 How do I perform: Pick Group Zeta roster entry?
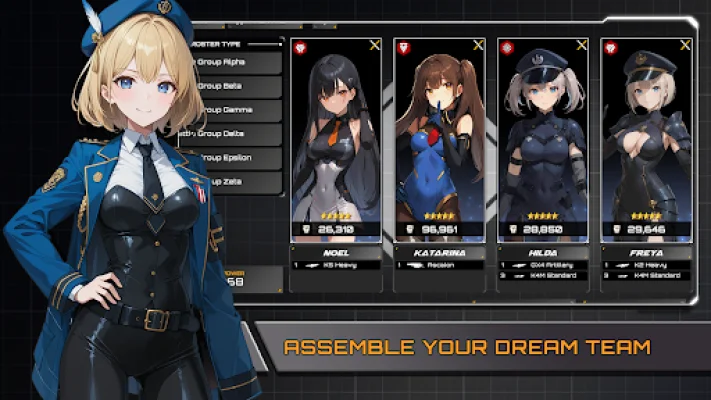(238, 182)
